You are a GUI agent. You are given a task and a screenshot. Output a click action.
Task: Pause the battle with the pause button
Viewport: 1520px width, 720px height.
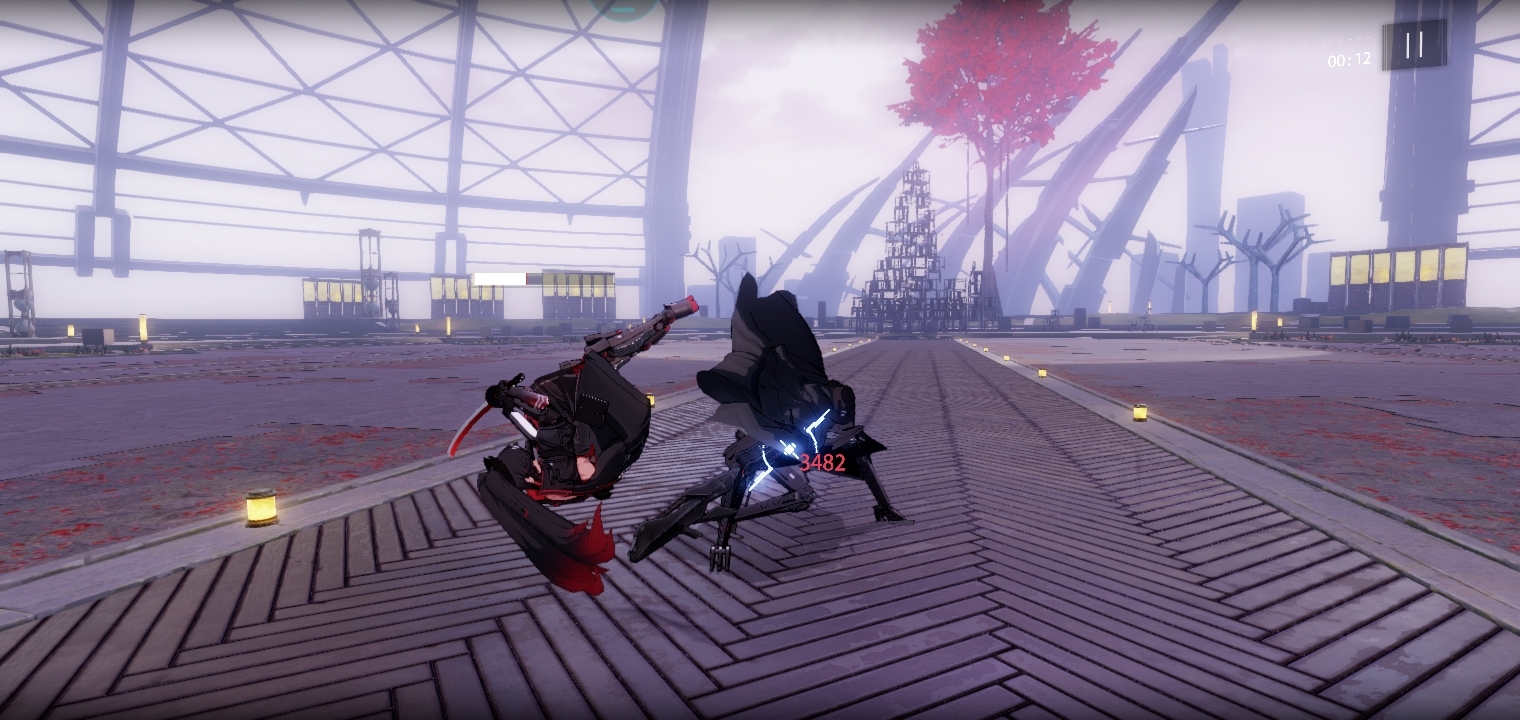pyautogui.click(x=1414, y=44)
